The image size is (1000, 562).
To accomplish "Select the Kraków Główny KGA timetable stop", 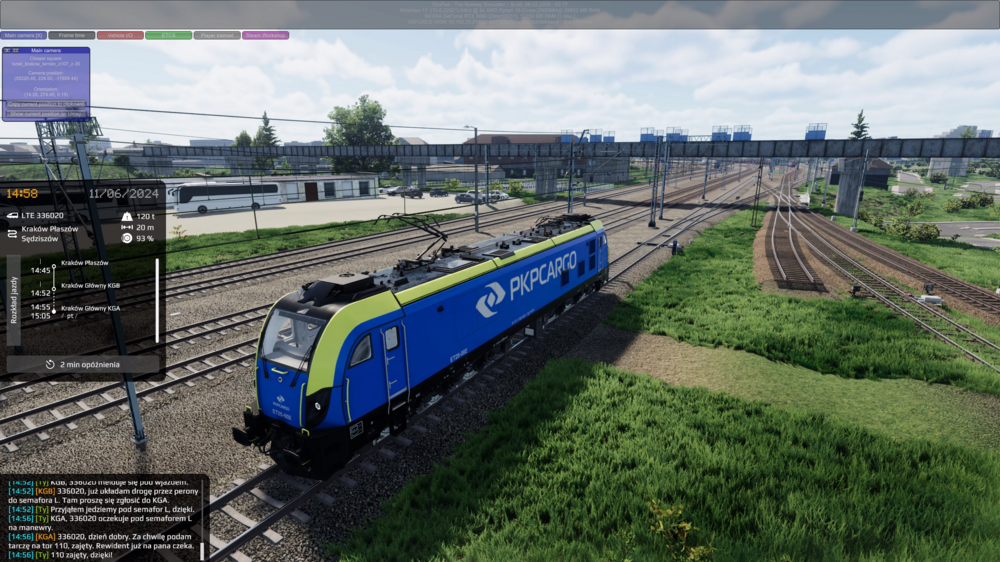I will point(90,308).
